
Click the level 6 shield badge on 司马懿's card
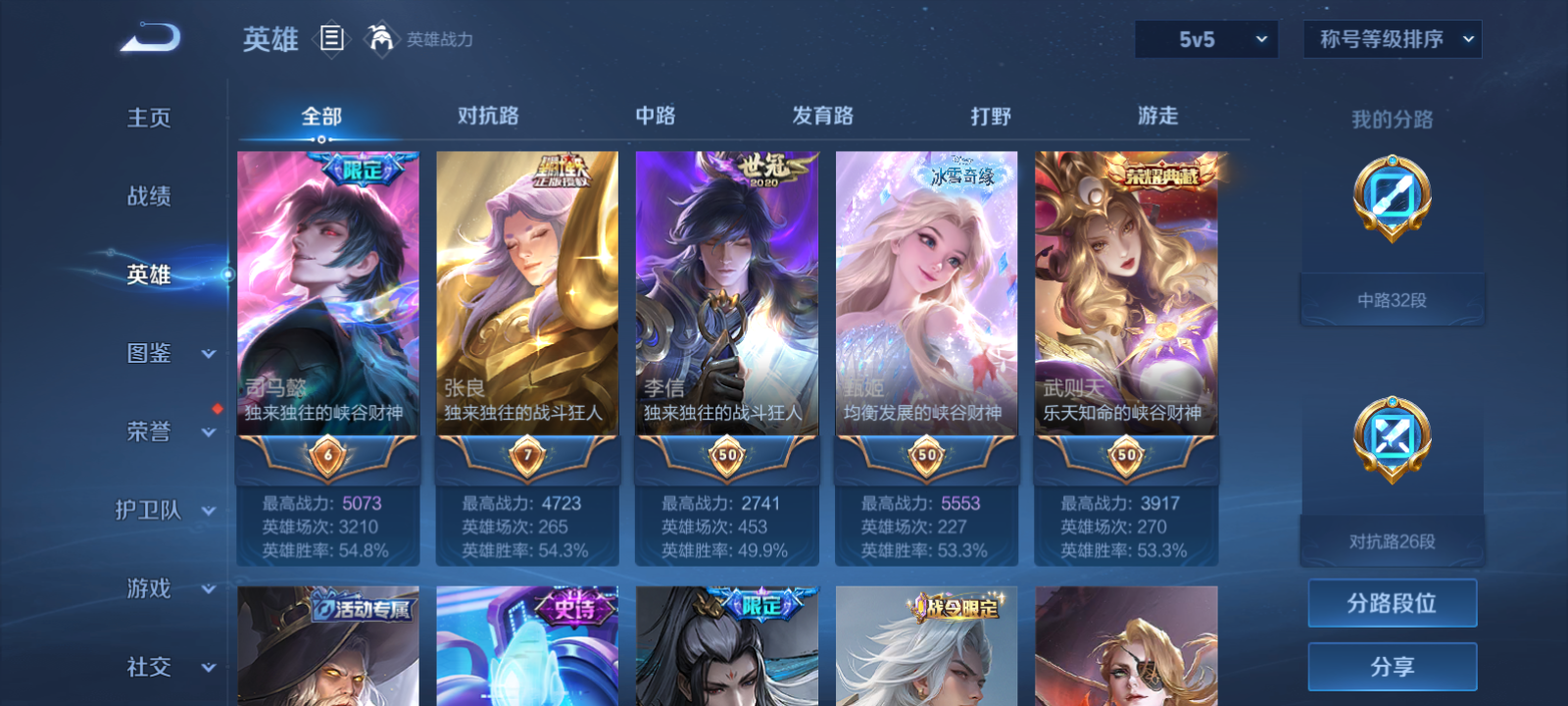point(327,454)
